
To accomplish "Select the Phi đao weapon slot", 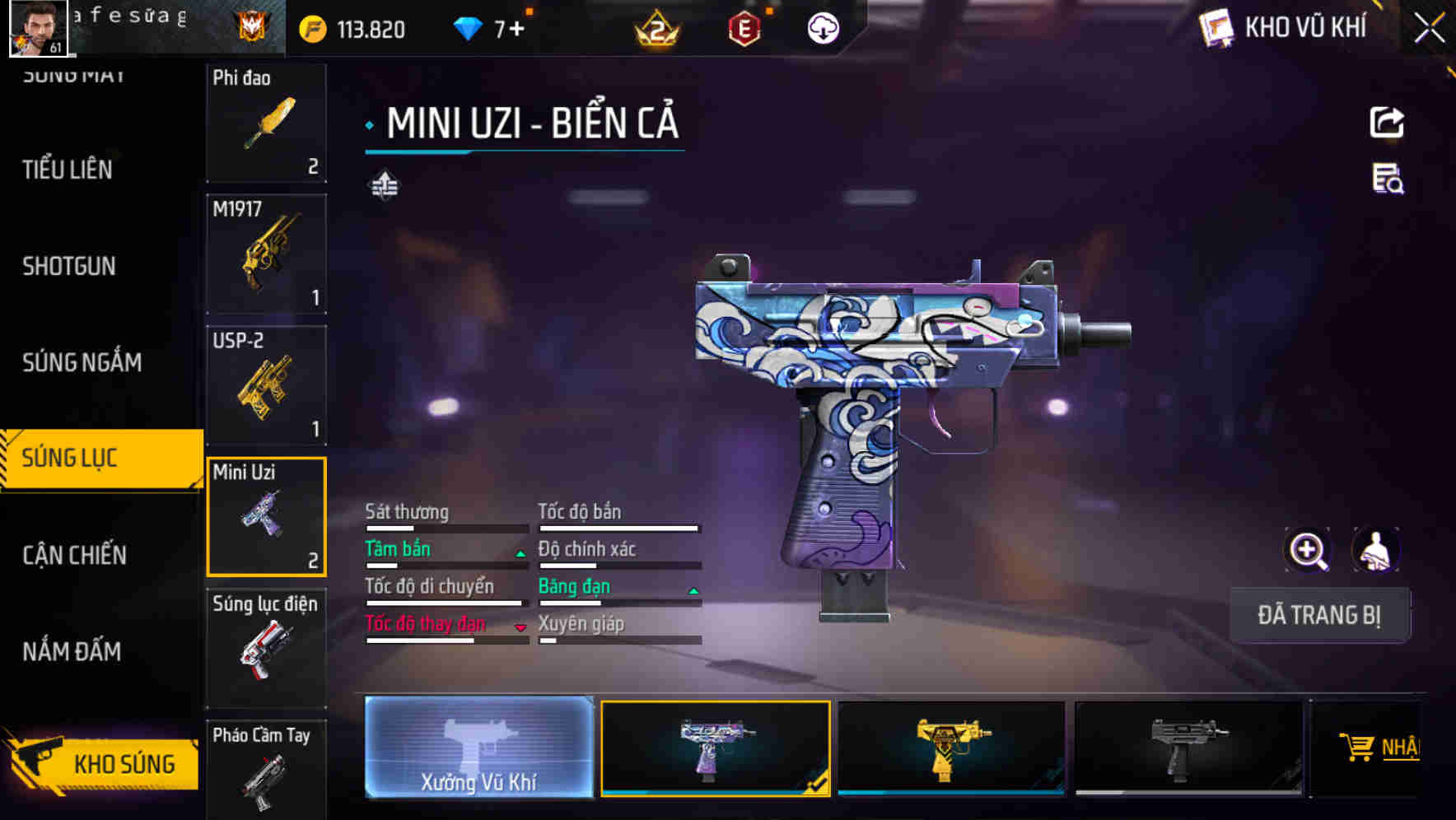I will point(266,123).
